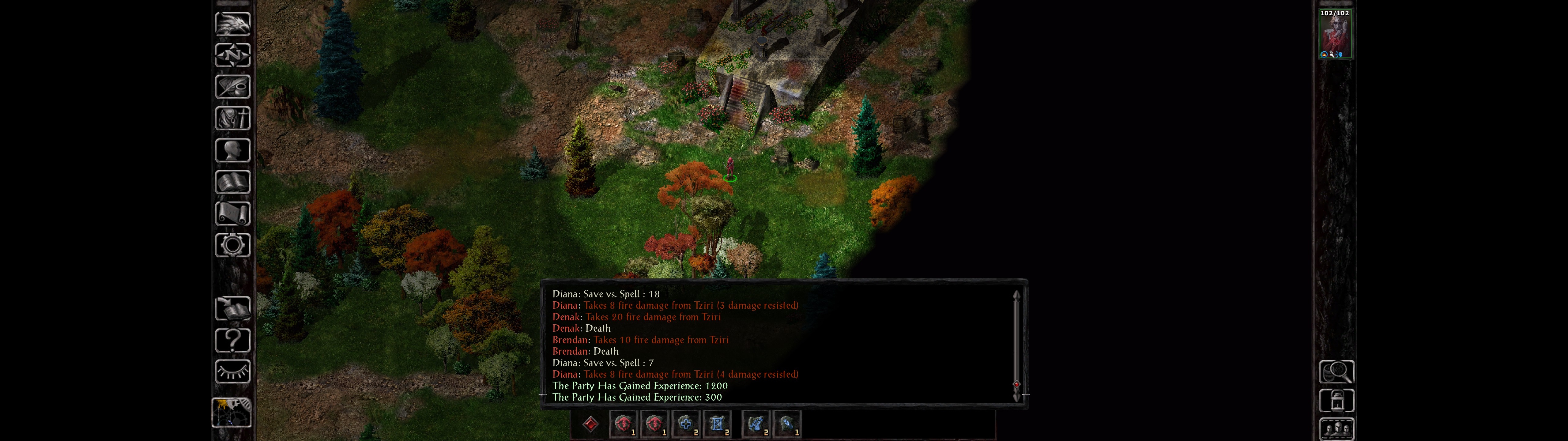Image resolution: width=1568 pixels, height=441 pixels.
Task: Activate the magnifying glass zoom button
Action: pos(1336,371)
